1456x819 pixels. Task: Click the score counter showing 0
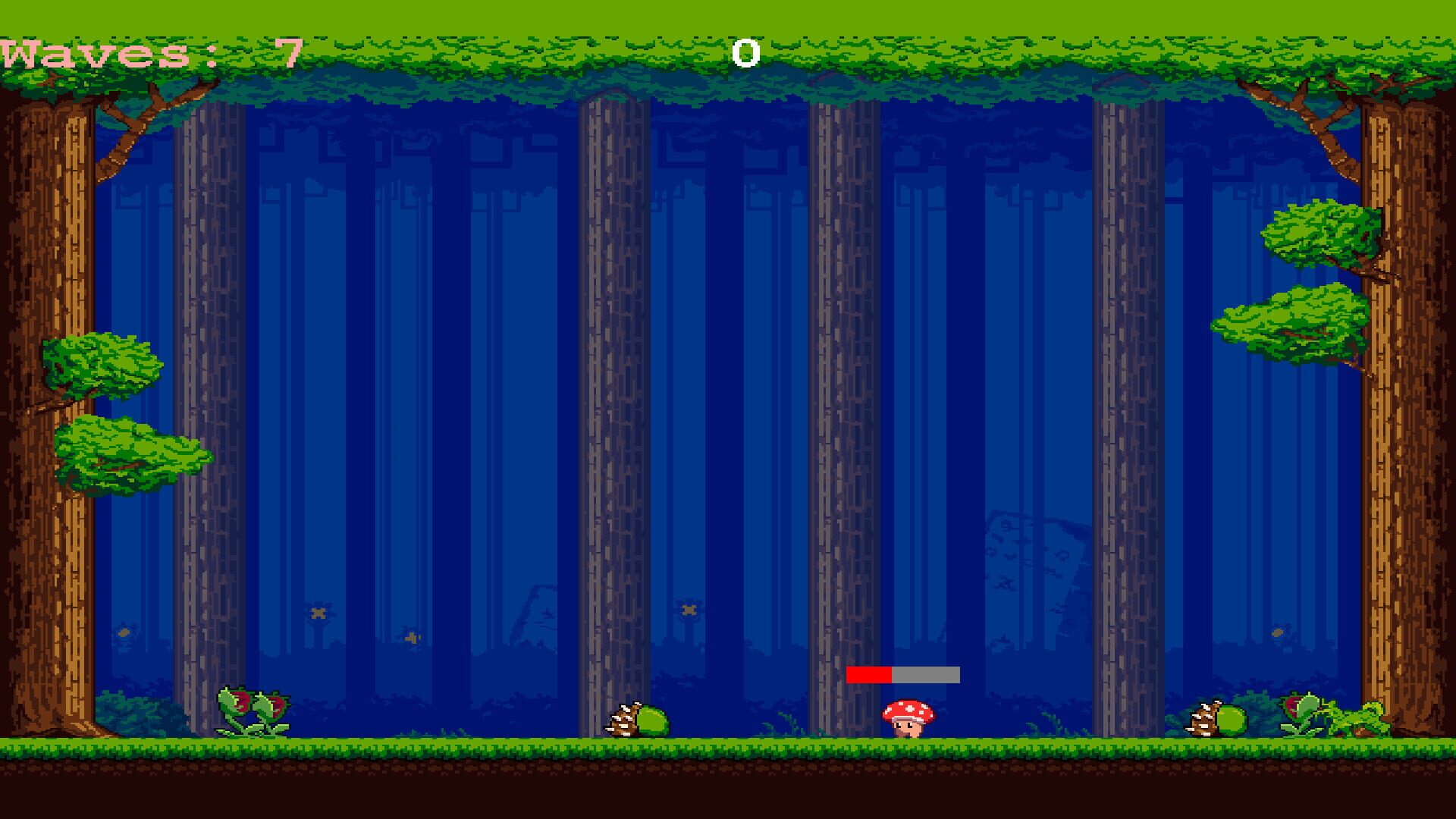tap(746, 53)
